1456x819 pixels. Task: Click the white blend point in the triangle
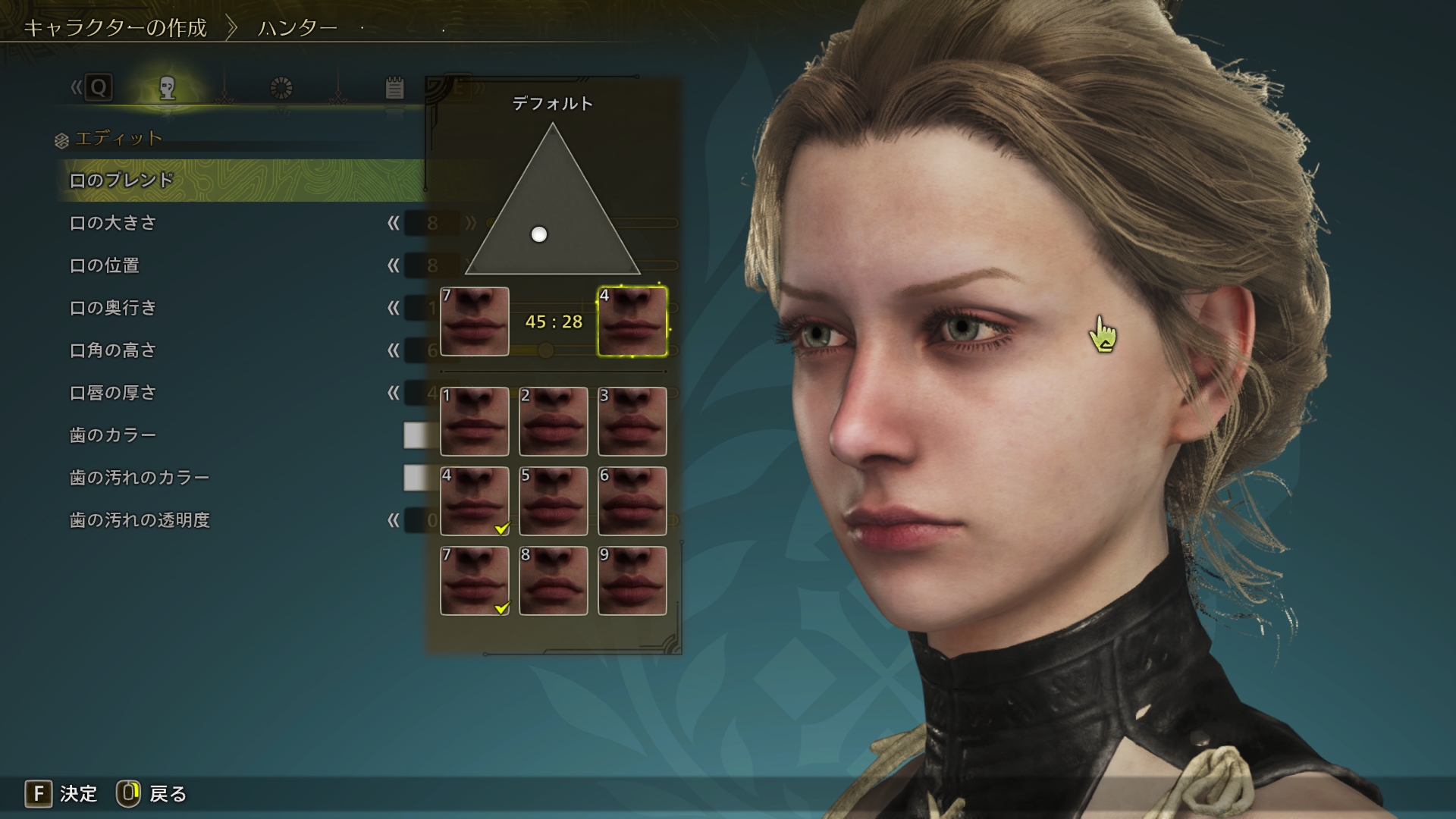pyautogui.click(x=539, y=234)
